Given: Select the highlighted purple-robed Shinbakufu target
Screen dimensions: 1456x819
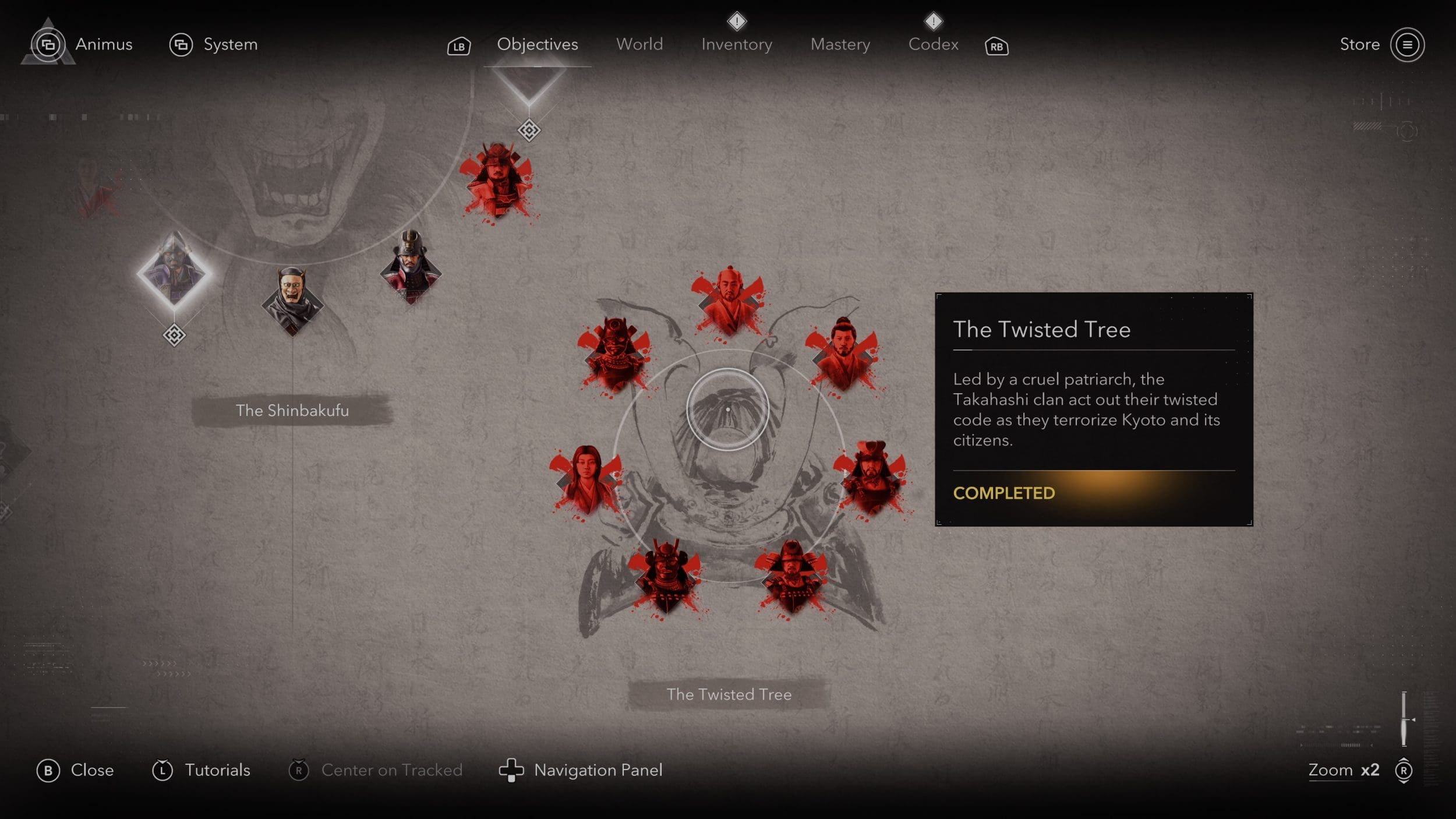Looking at the screenshot, I should [x=174, y=272].
